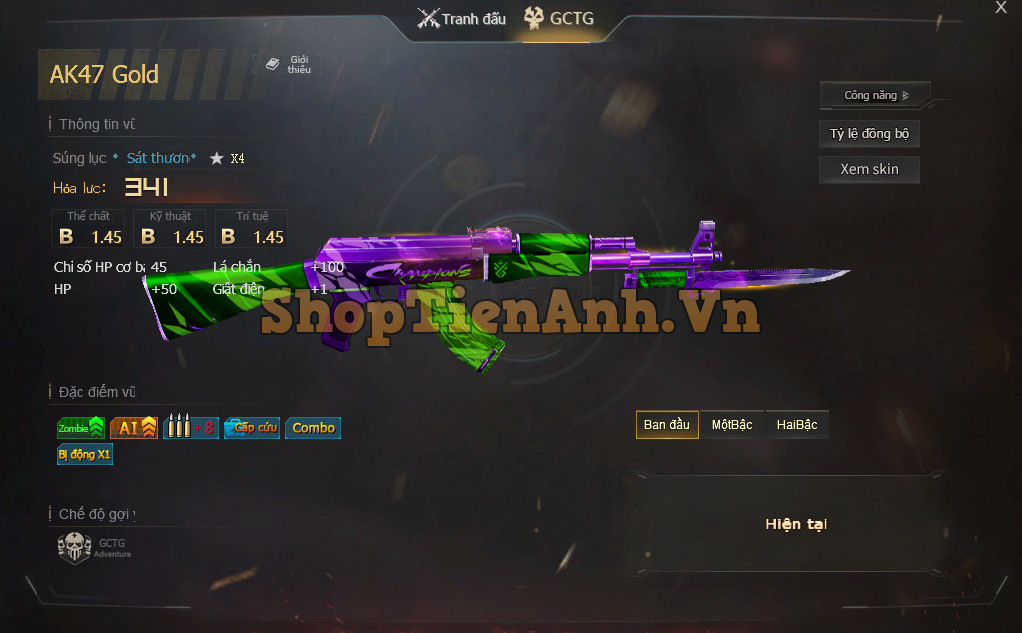Select the GCTG Adventure mode icon

[x=76, y=547]
